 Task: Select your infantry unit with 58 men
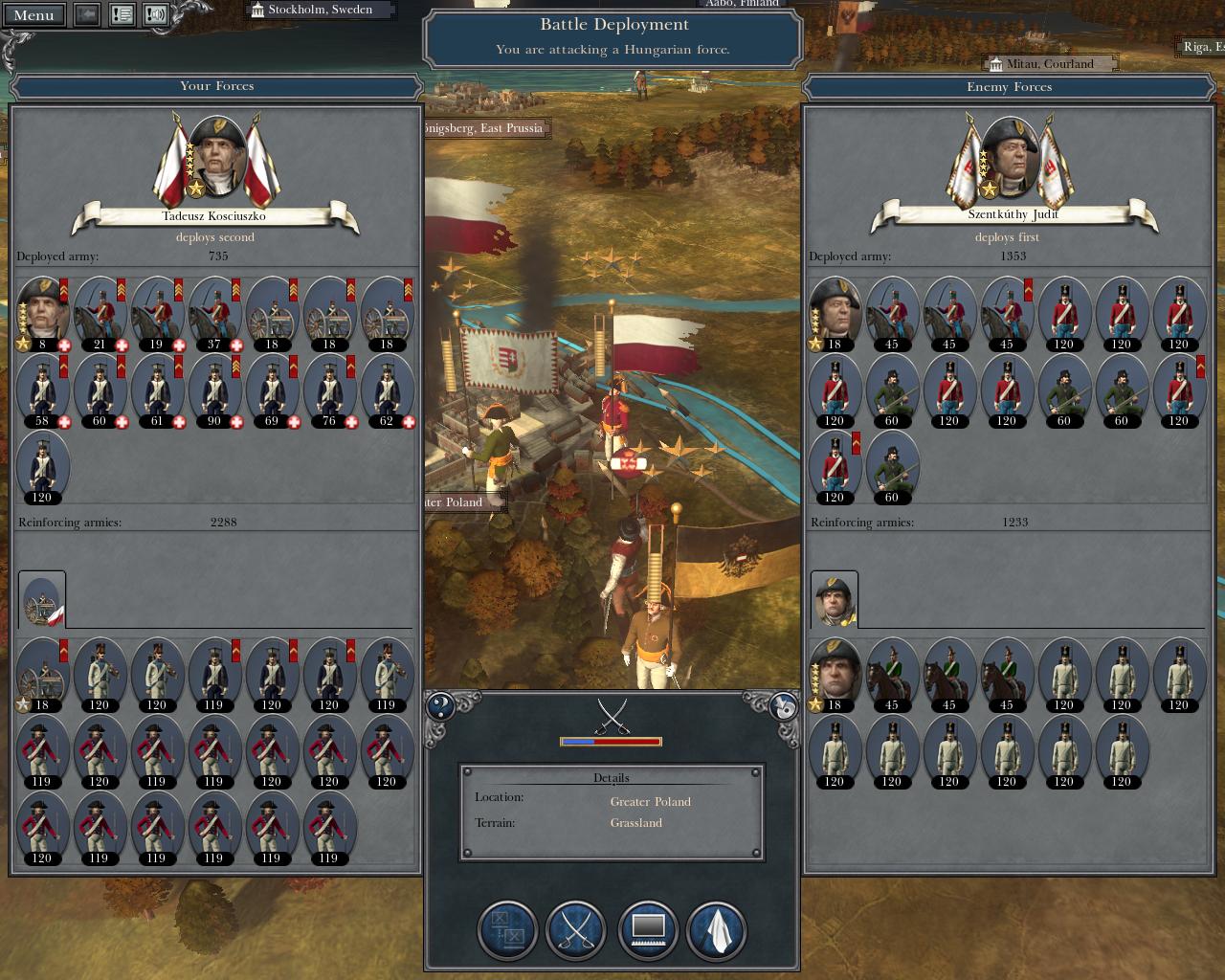coord(42,389)
